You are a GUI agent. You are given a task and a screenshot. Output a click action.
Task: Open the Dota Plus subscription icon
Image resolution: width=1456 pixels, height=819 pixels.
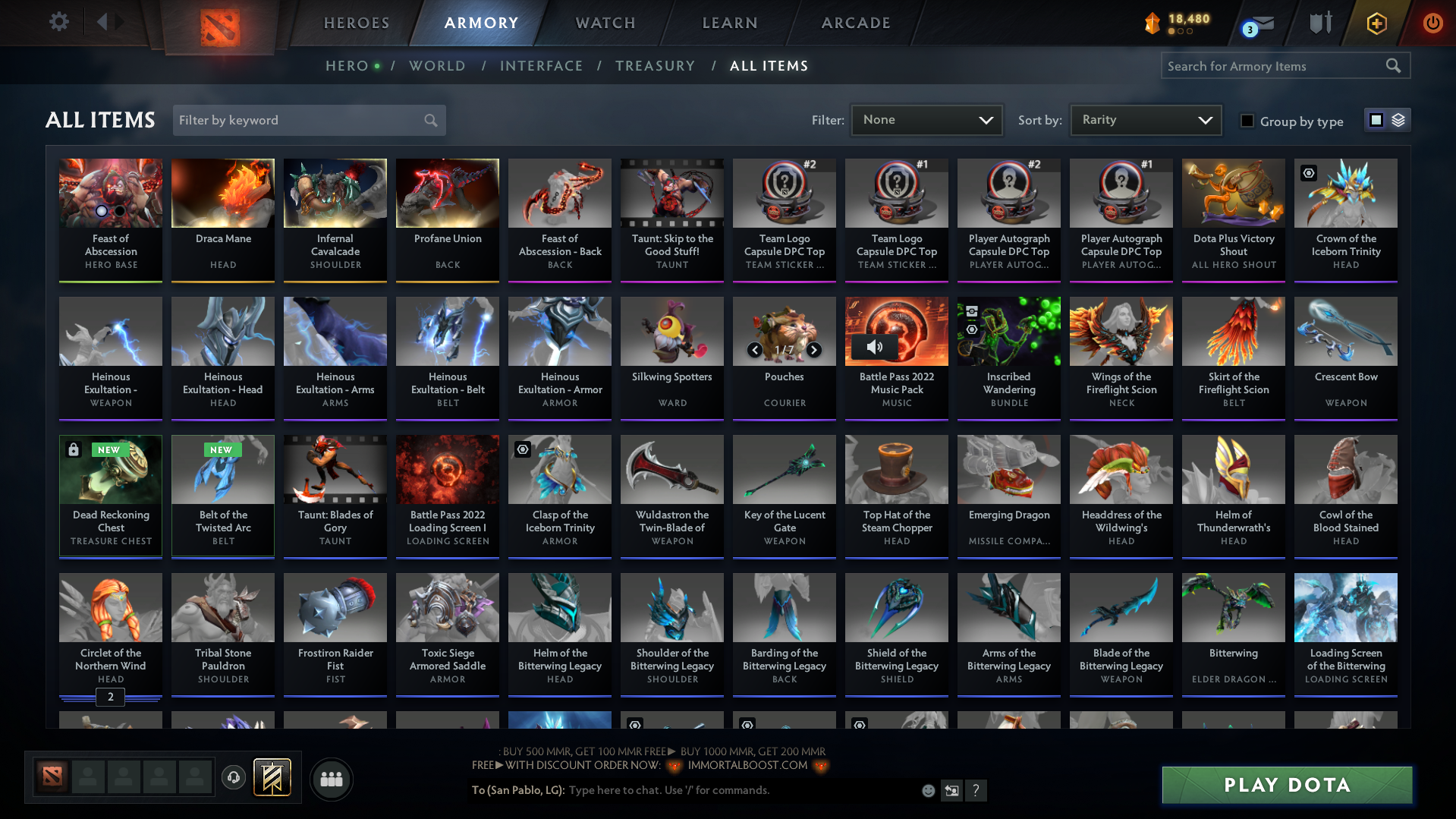click(1376, 23)
